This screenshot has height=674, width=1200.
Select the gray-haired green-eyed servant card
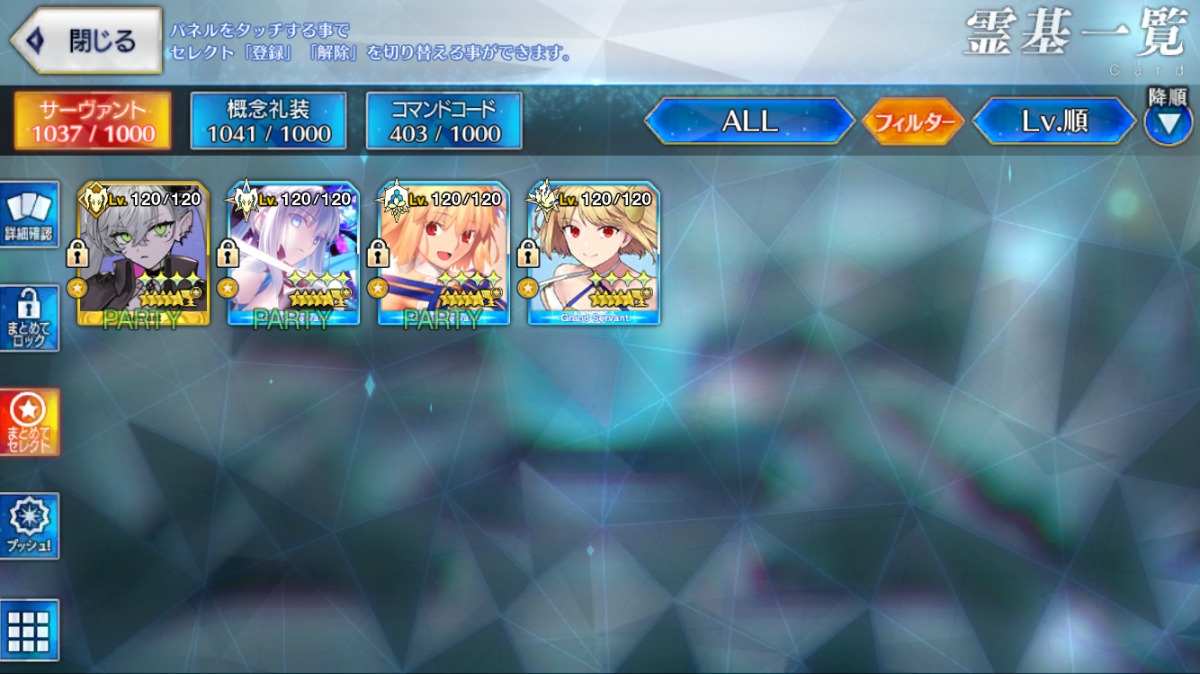tap(144, 254)
